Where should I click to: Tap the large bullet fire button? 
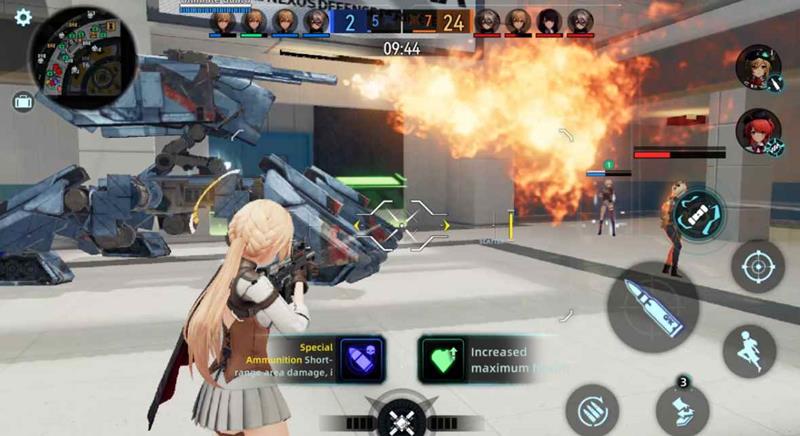652,307
